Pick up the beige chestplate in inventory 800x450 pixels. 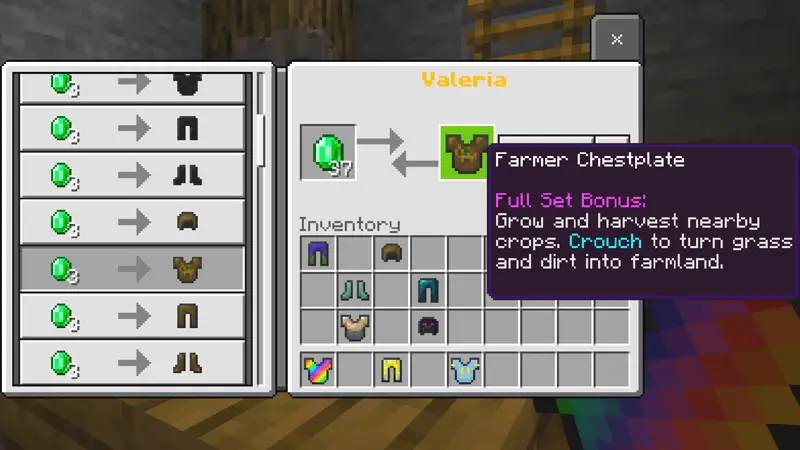pos(355,326)
